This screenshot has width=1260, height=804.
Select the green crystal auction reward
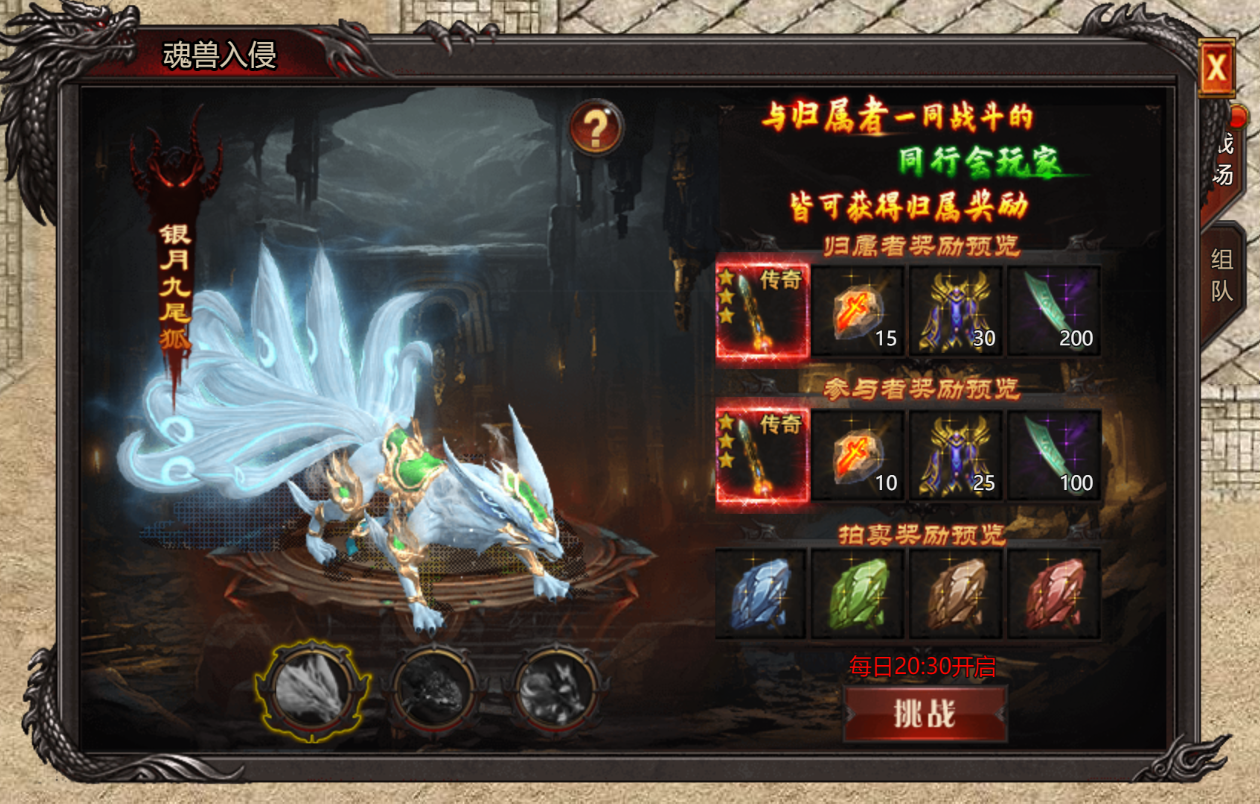[x=858, y=594]
